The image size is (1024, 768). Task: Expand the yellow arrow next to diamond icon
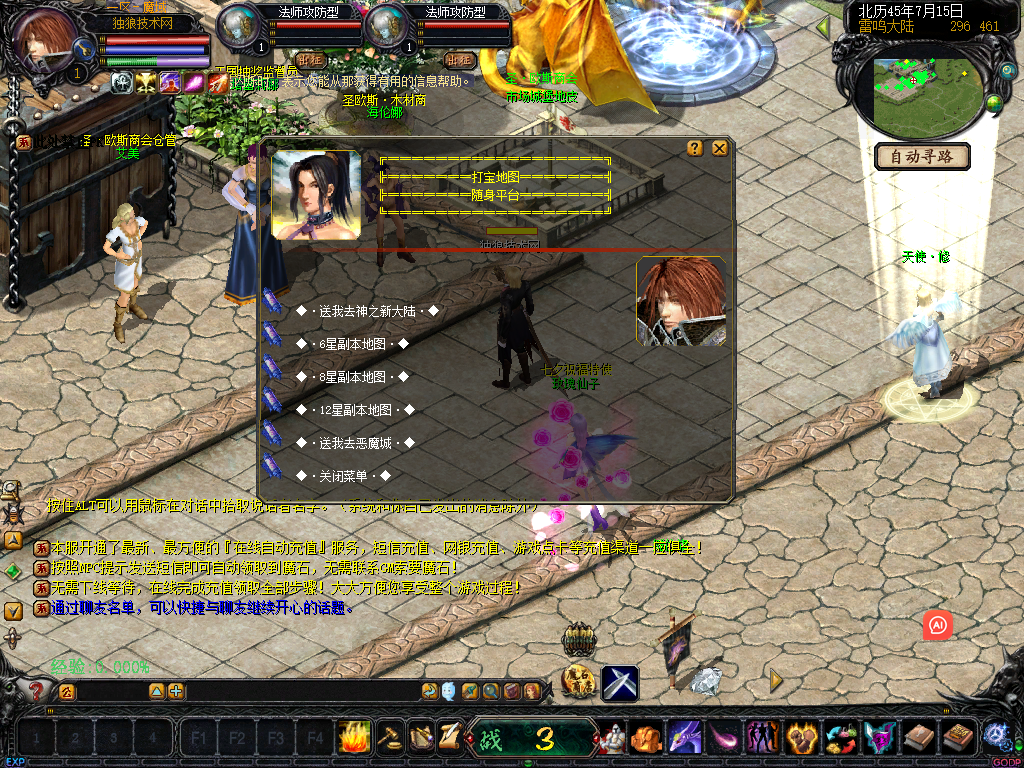776,681
